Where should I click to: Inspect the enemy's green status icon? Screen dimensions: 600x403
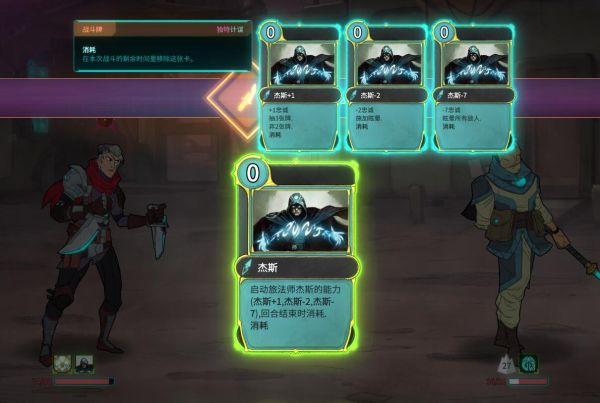(x=527, y=364)
